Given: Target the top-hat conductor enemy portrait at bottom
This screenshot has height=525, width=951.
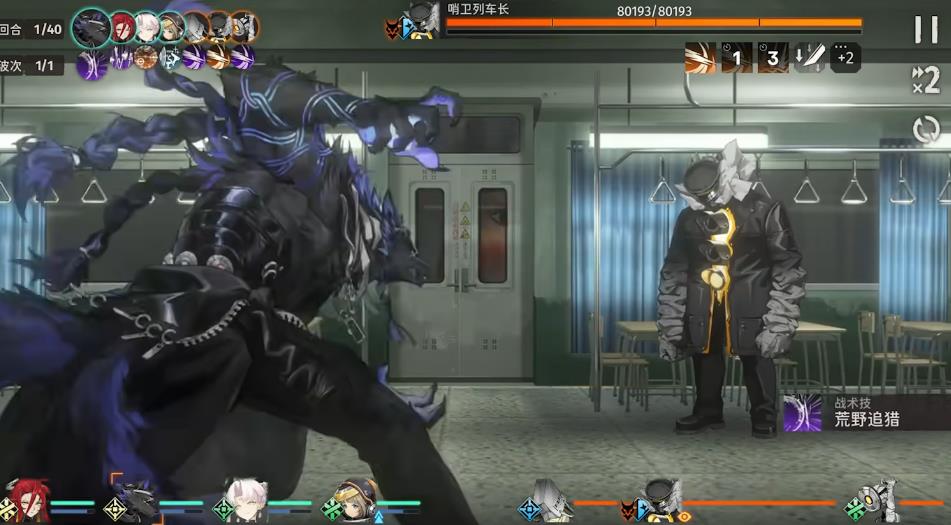Looking at the screenshot, I should click(x=660, y=500).
